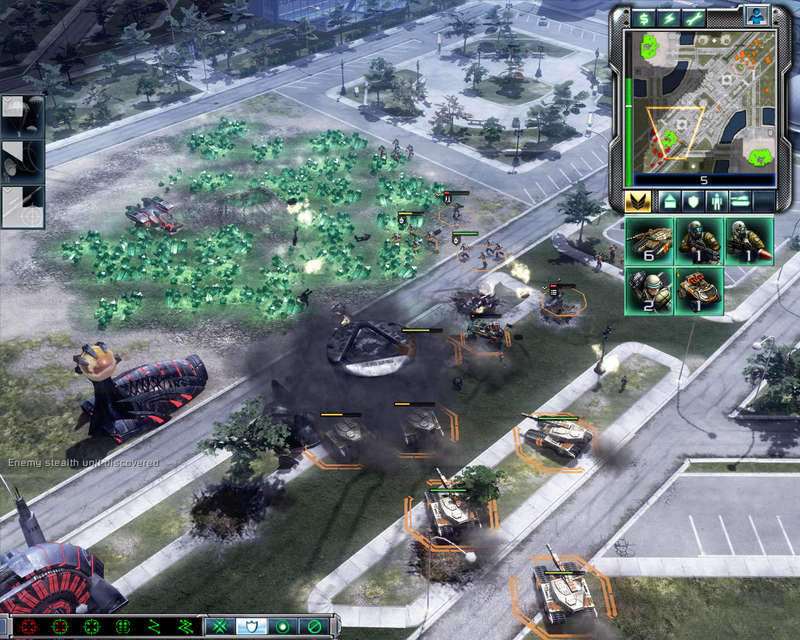Open the blue player status button
This screenshot has width=800, height=640.
(x=756, y=16)
